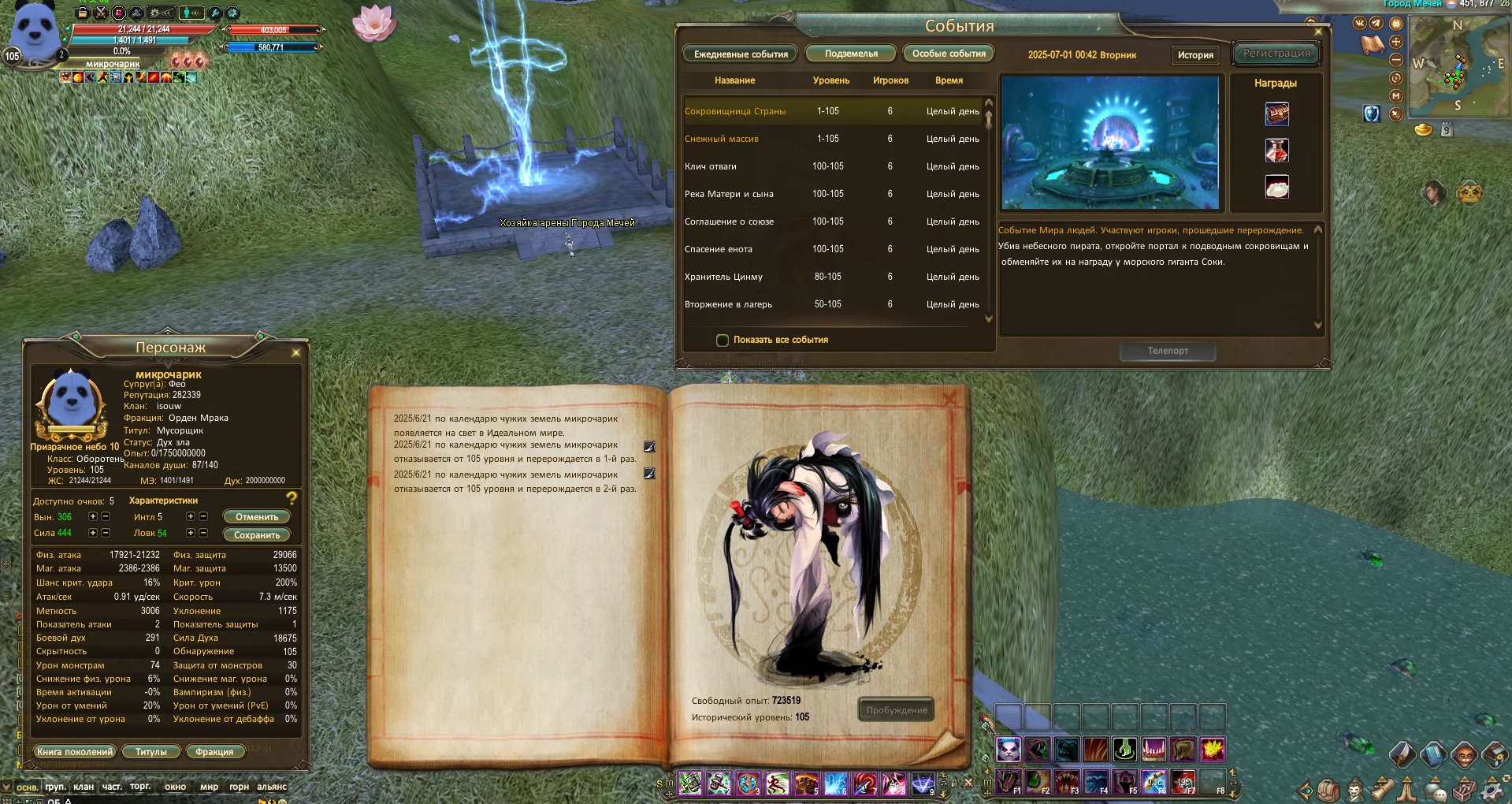Show the Титулы list
The image size is (1512, 804).
tap(150, 752)
